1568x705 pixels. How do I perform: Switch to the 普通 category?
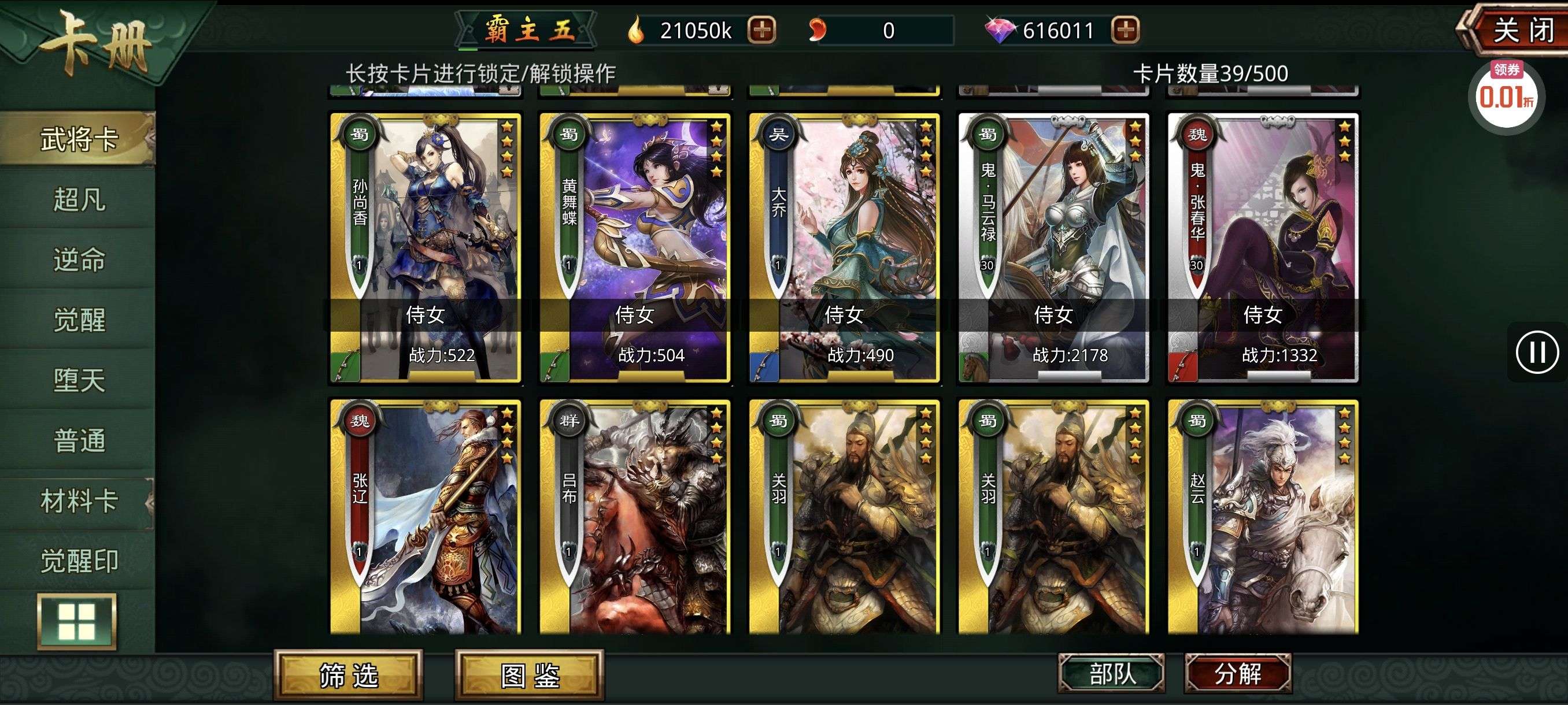coord(79,440)
